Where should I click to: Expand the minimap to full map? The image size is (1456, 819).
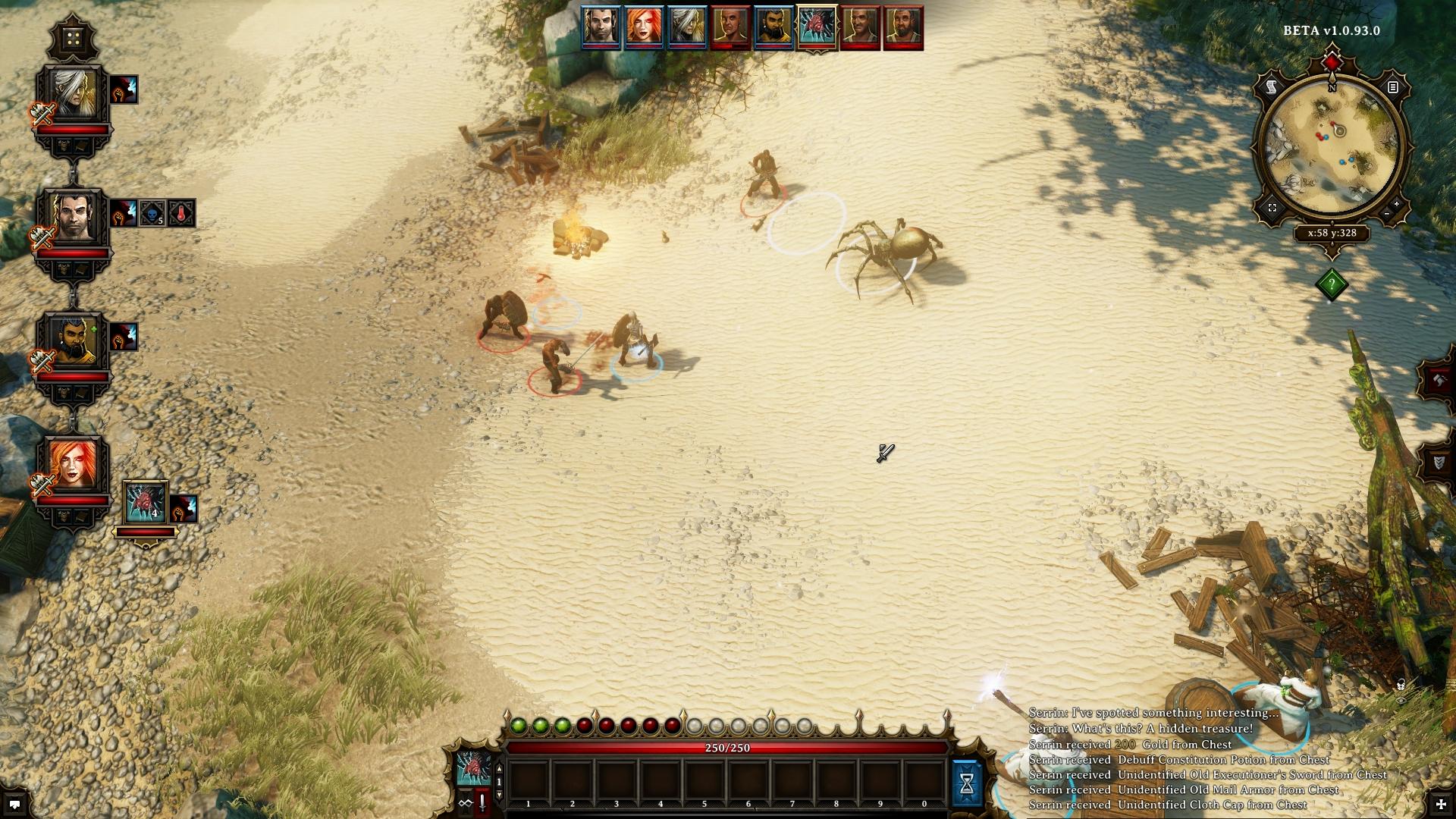(1272, 208)
